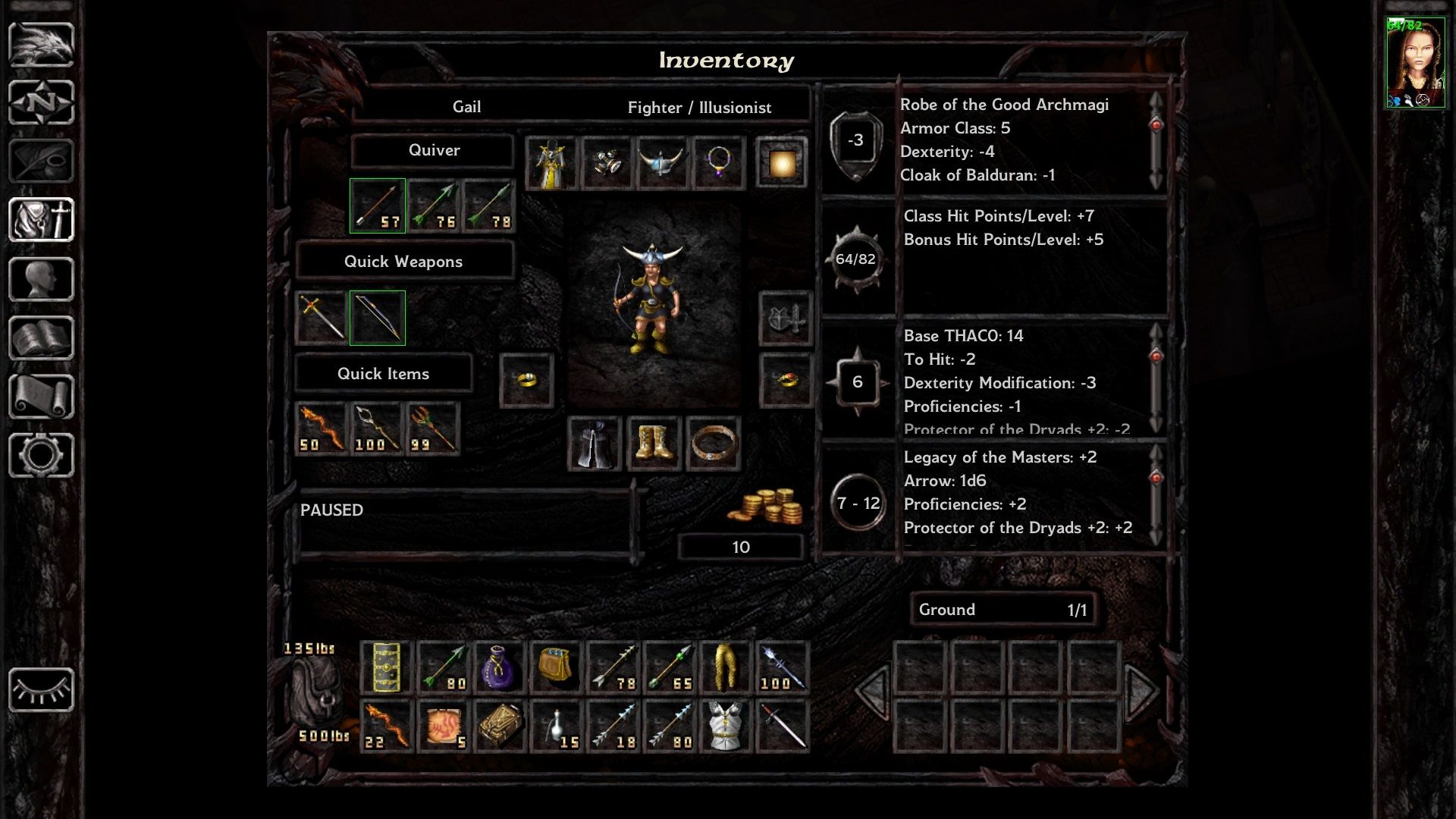Open the mage spellbook
This screenshot has width=1456, height=819.
[41, 337]
